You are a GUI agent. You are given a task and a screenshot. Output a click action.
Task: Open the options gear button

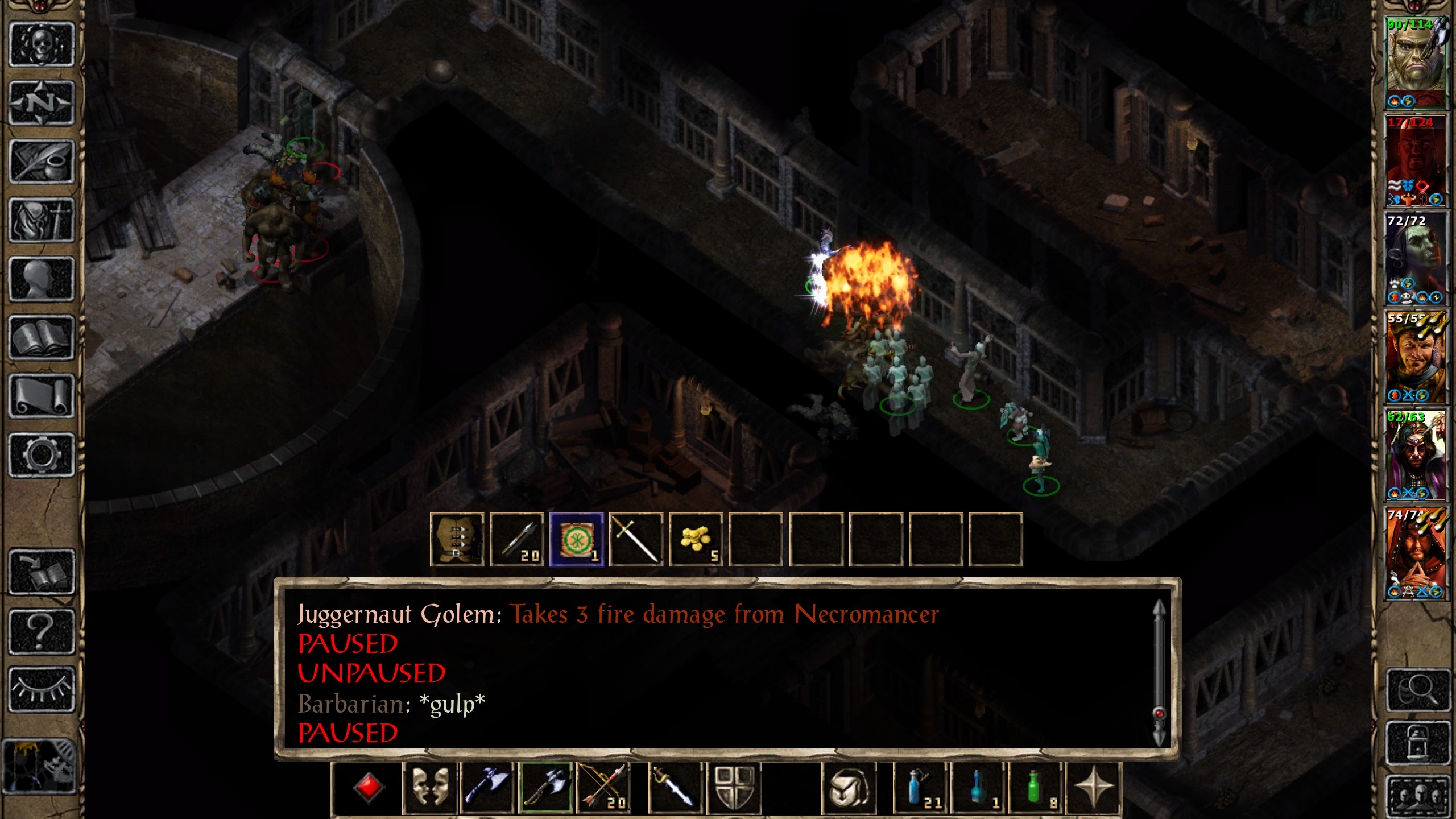click(x=42, y=455)
